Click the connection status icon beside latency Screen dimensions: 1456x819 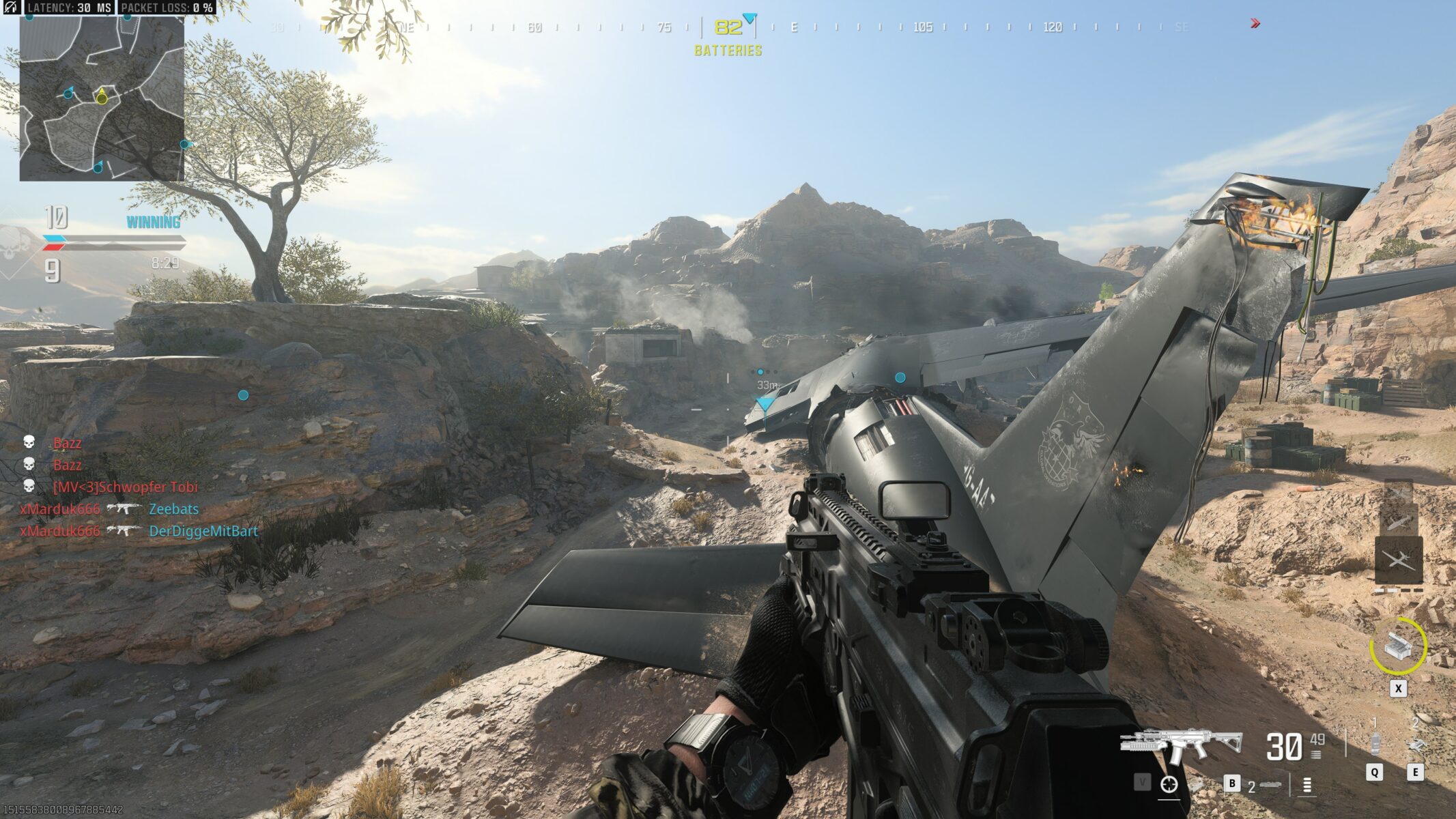[11, 8]
